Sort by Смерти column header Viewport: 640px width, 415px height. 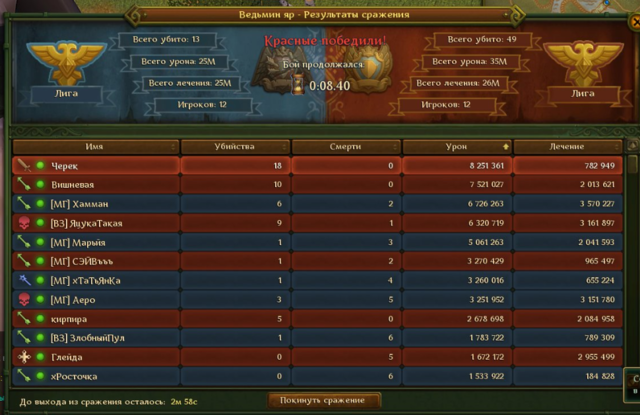coord(345,146)
